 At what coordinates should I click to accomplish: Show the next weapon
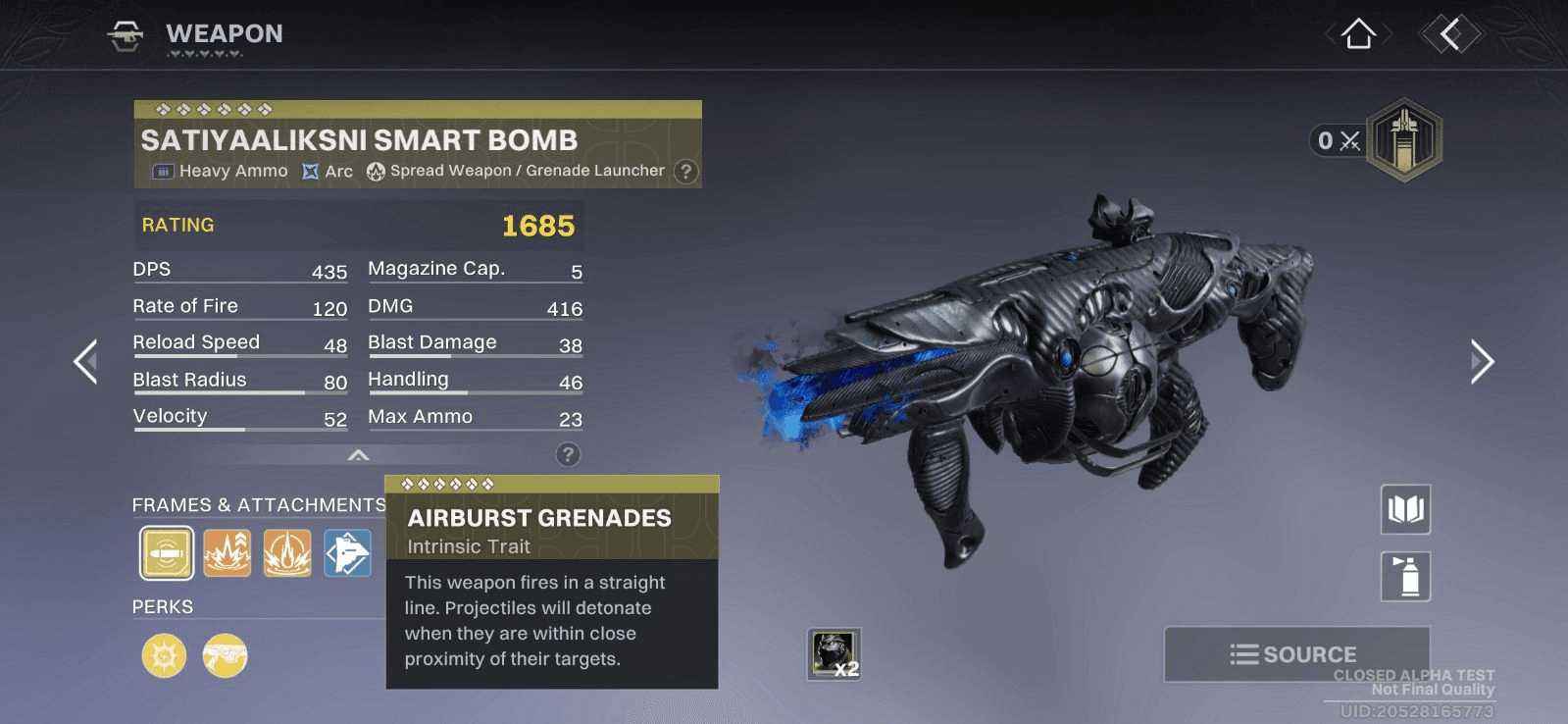pyautogui.click(x=1481, y=362)
